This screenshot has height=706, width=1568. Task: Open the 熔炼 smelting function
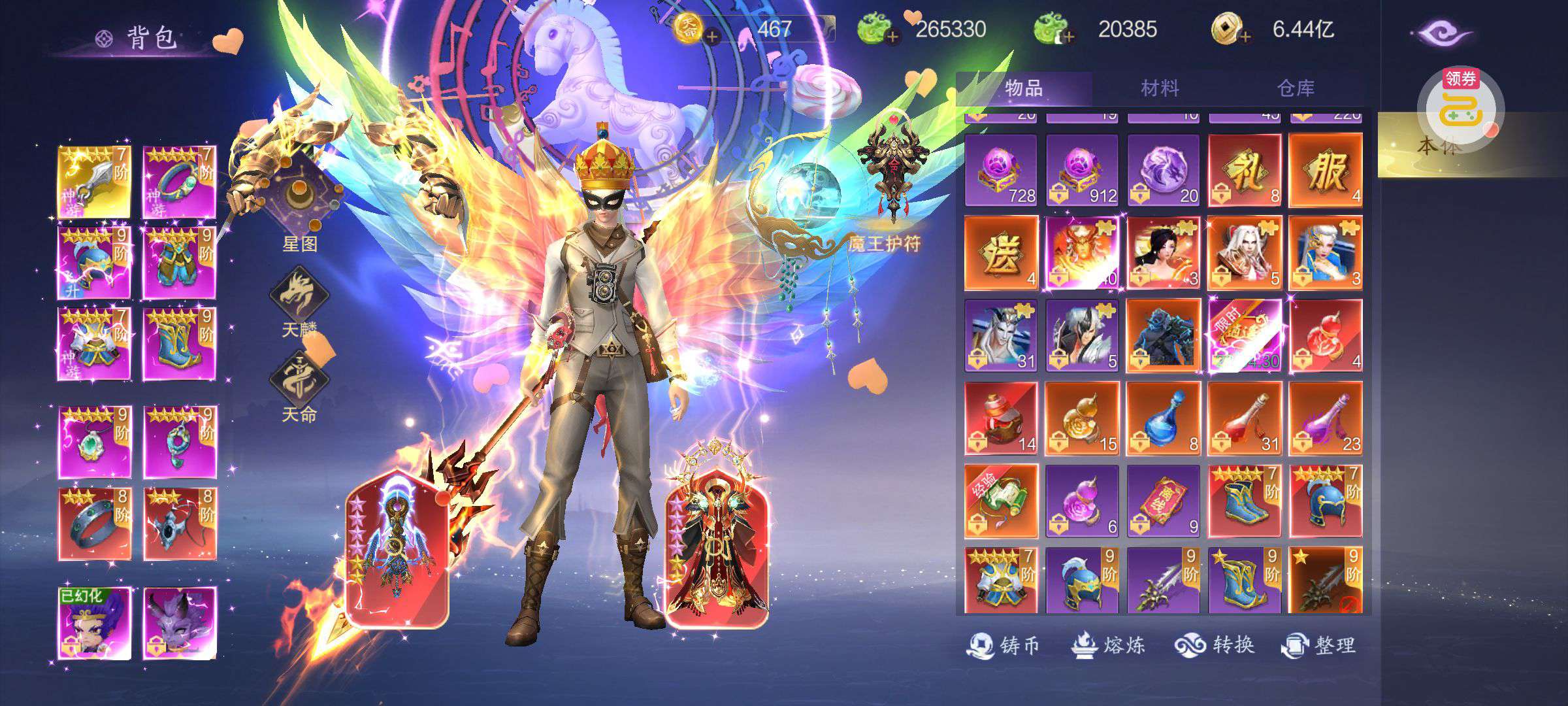(x=1108, y=646)
